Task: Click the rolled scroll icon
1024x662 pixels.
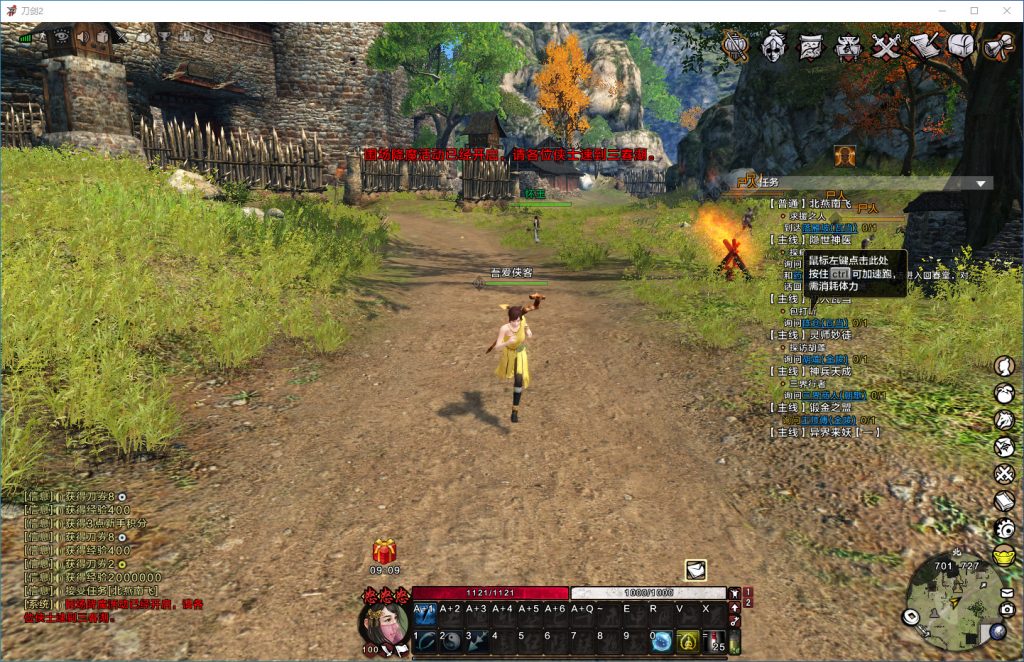Action: click(x=998, y=46)
